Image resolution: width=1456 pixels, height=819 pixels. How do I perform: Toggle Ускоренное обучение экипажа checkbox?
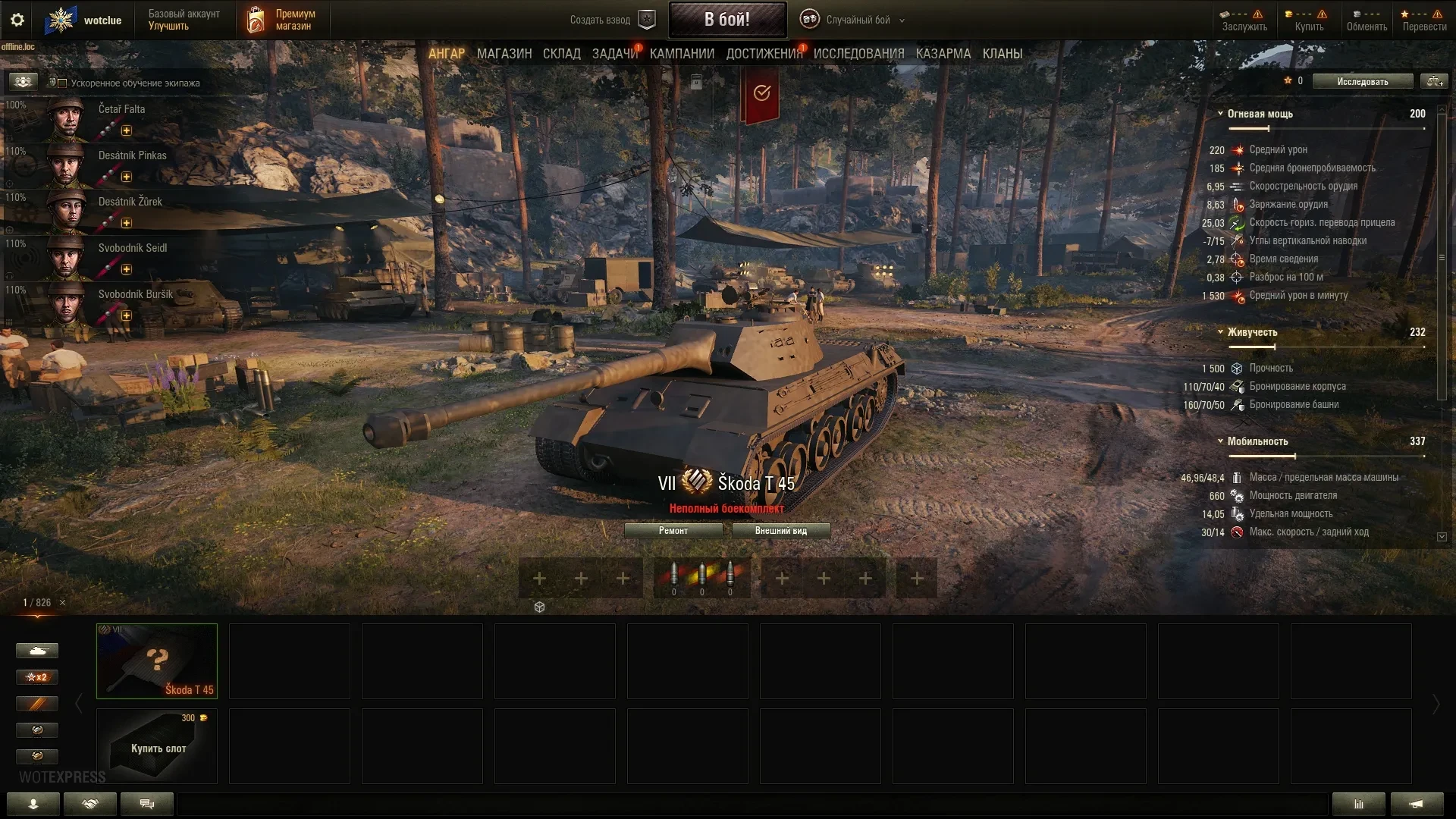point(63,83)
